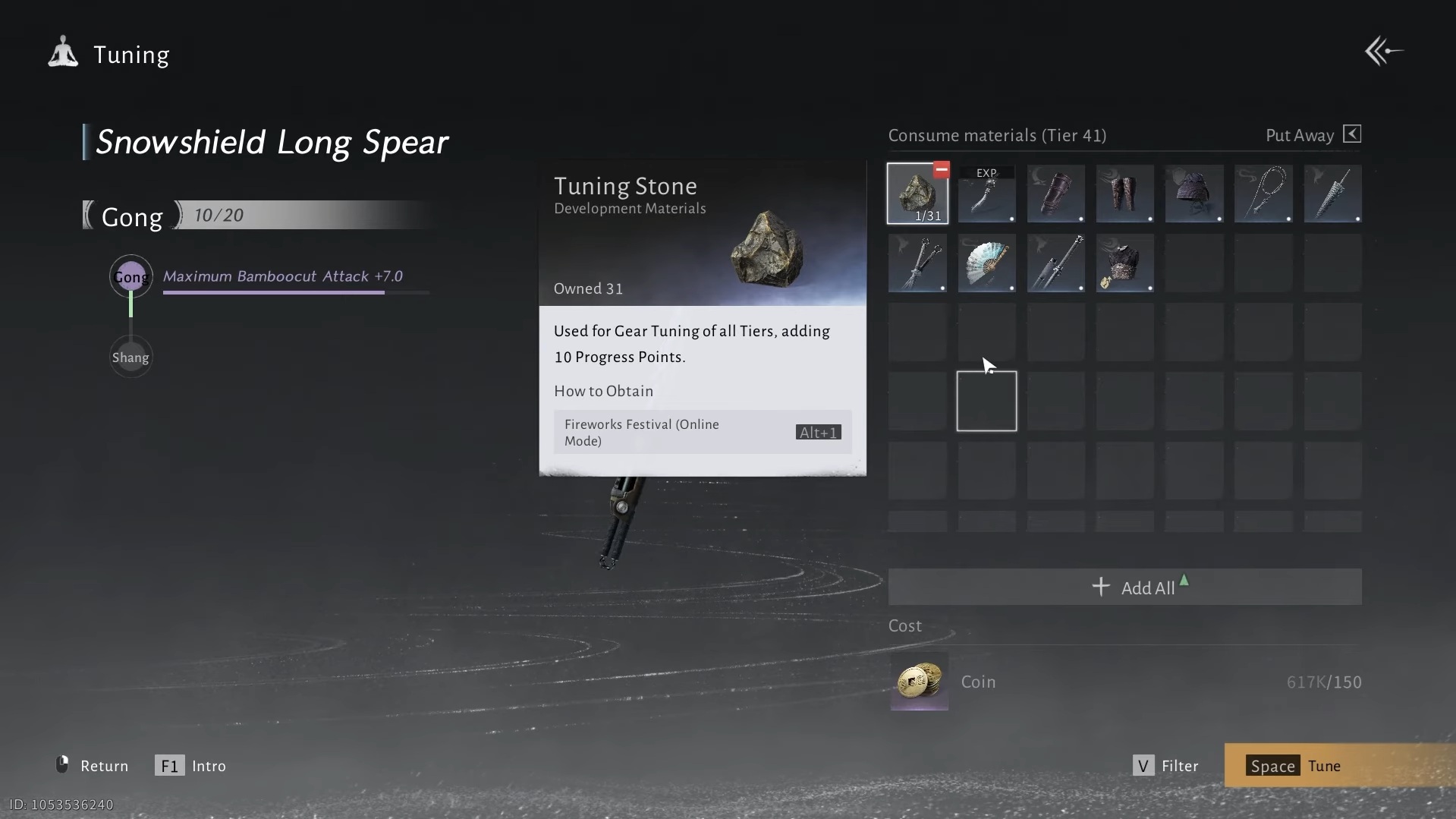
Task: Choose the twin pincer weapon material
Action: [918, 263]
